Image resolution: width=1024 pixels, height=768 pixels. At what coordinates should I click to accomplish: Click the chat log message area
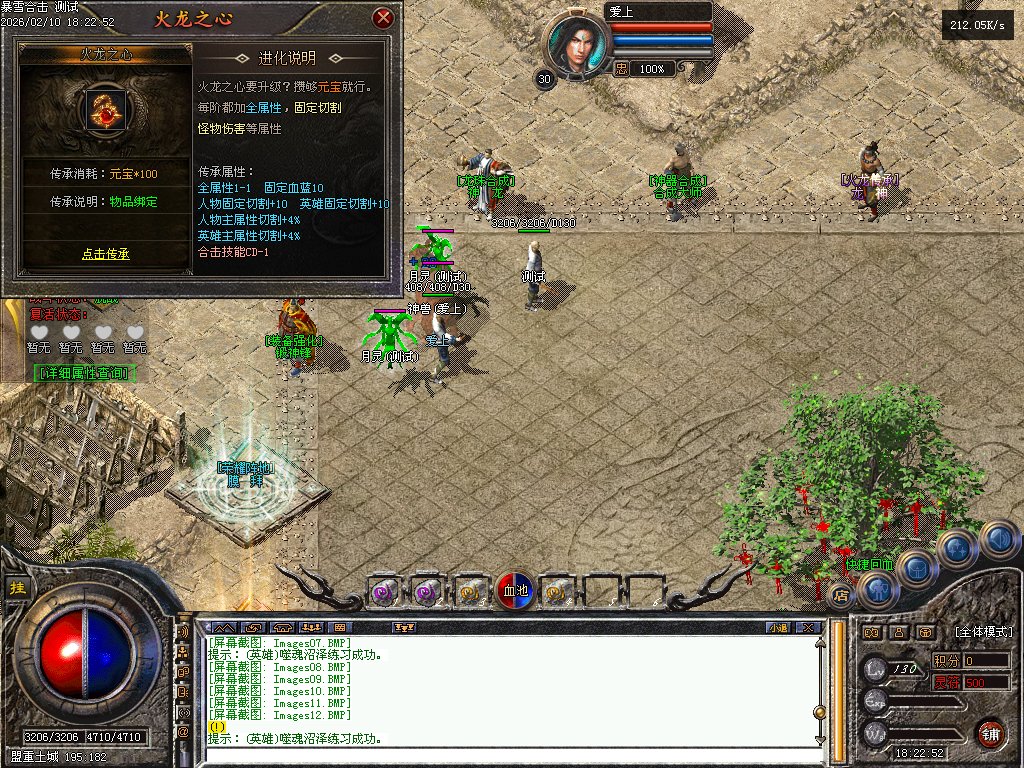click(x=500, y=690)
